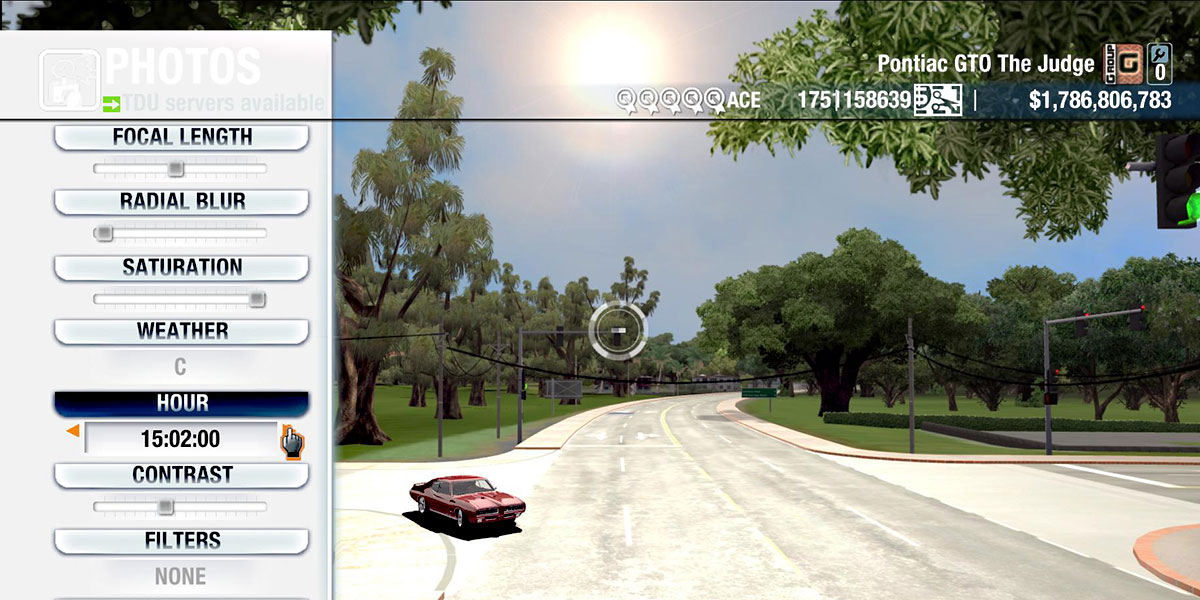
Task: Decrease the hour with the left arrow
Action: pyautogui.click(x=72, y=431)
